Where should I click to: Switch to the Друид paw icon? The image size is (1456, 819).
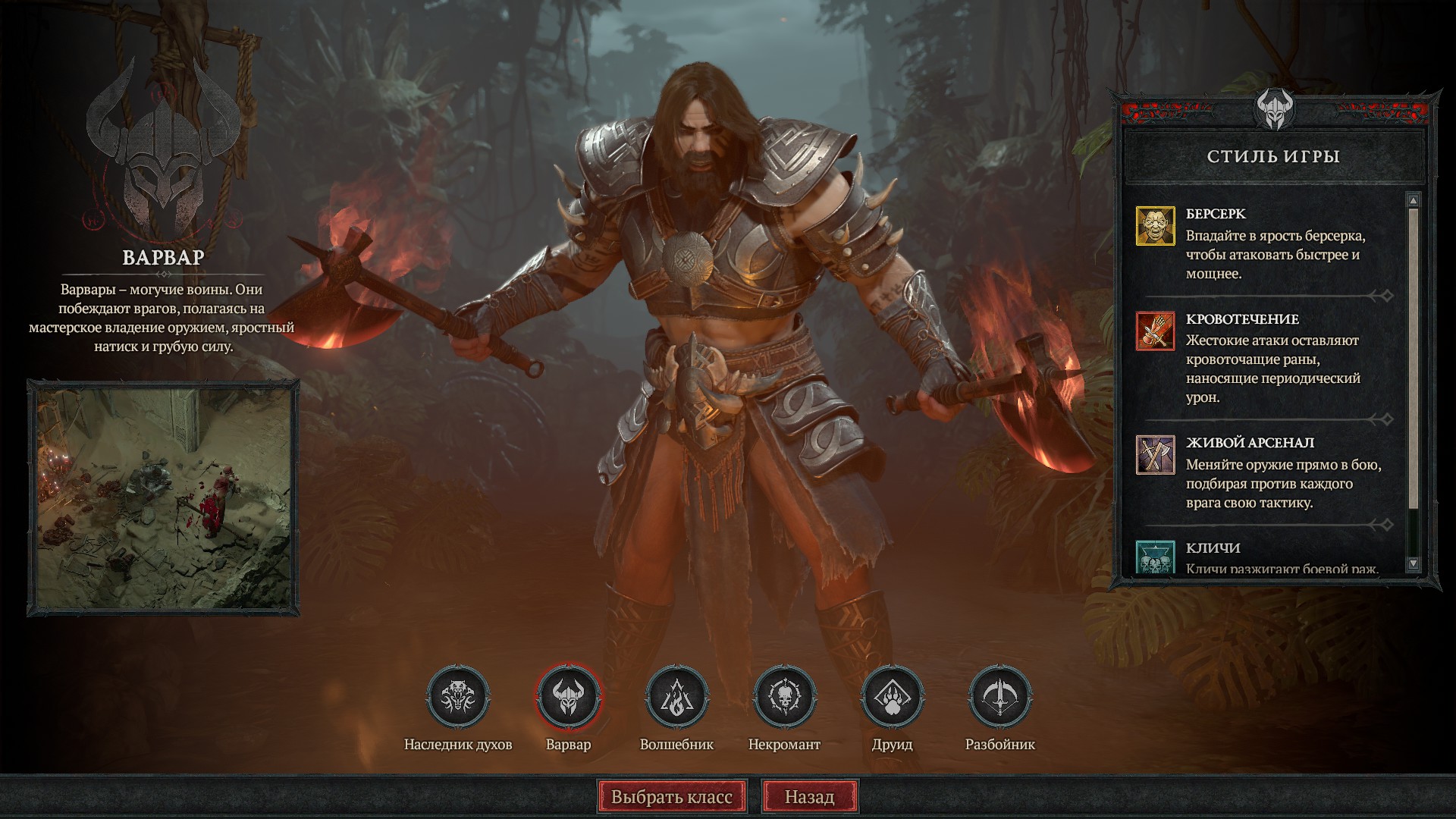click(x=893, y=697)
